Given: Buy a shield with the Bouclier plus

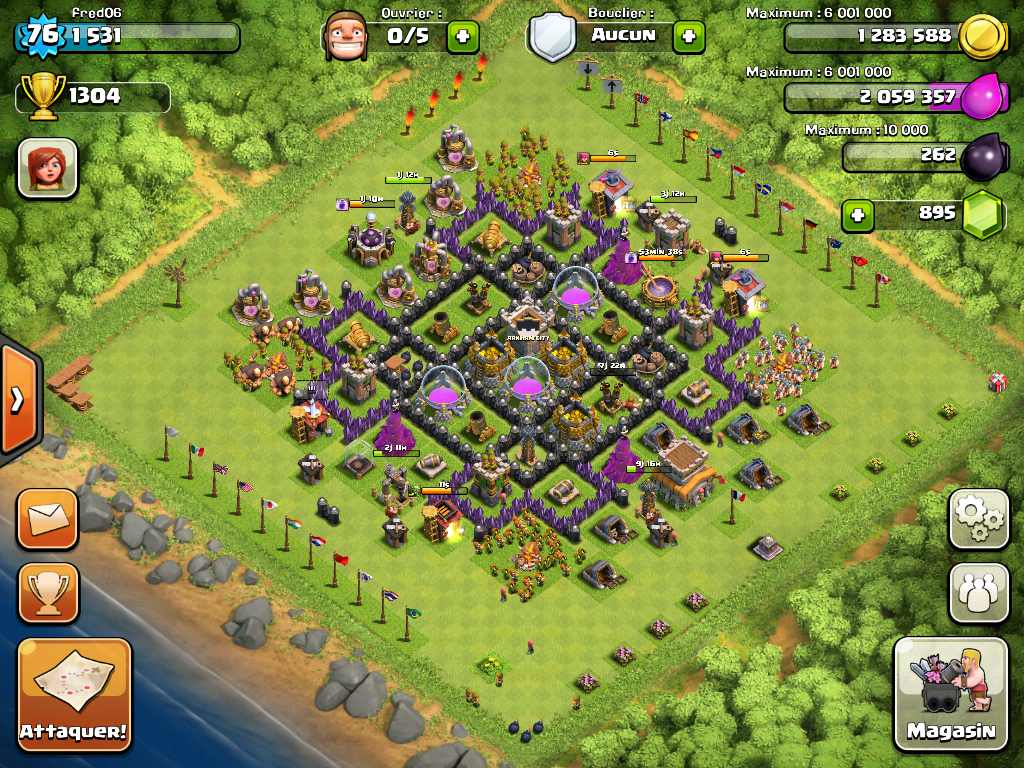Looking at the screenshot, I should [688, 37].
